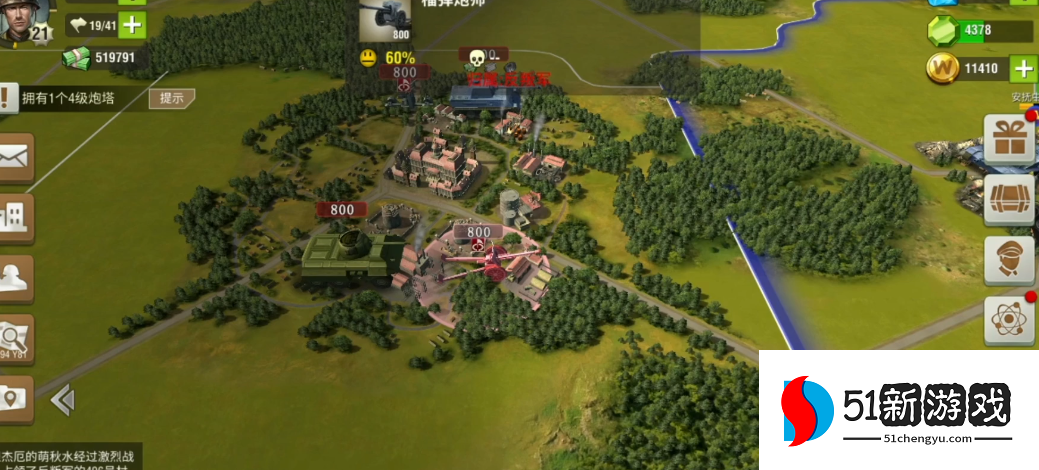The image size is (1039, 470).
Task: Select the 800 tank unit card
Action: coord(385,22)
